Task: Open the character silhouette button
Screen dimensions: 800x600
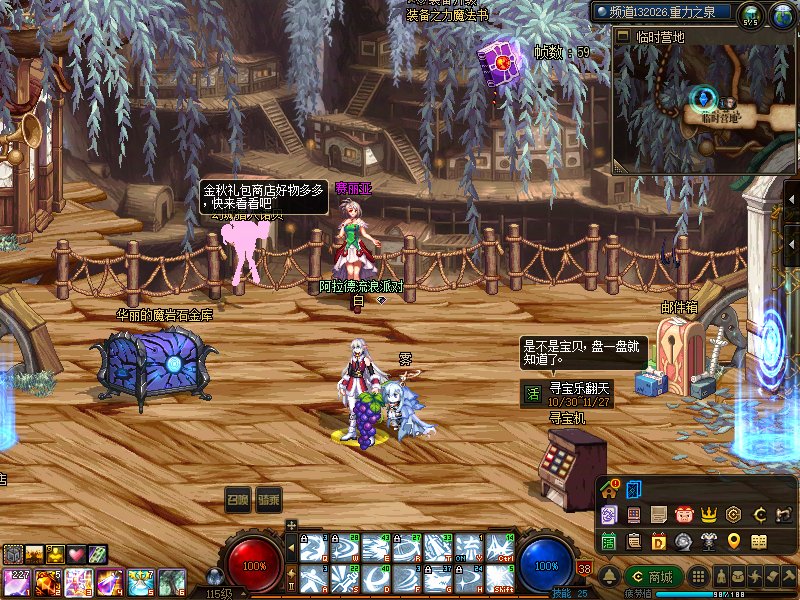Action: point(721,577)
